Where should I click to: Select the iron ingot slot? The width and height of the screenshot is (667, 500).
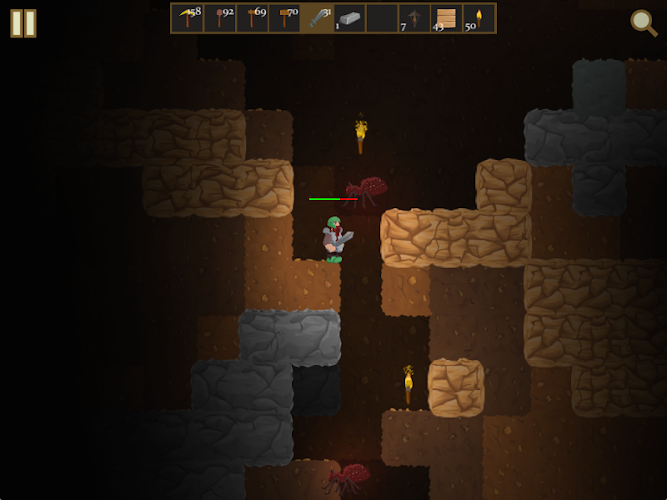(x=349, y=18)
